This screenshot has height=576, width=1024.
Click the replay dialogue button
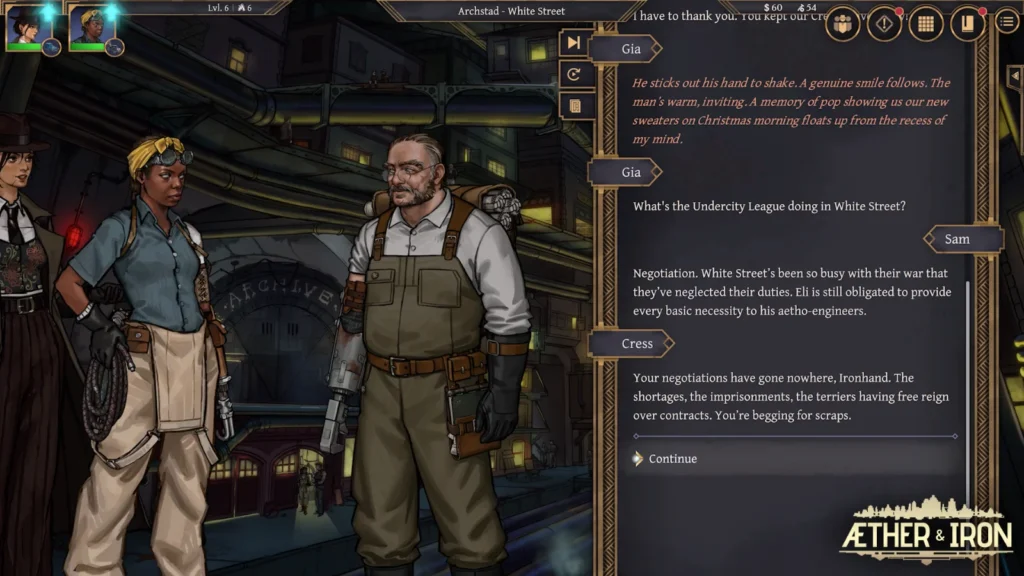coord(574,74)
